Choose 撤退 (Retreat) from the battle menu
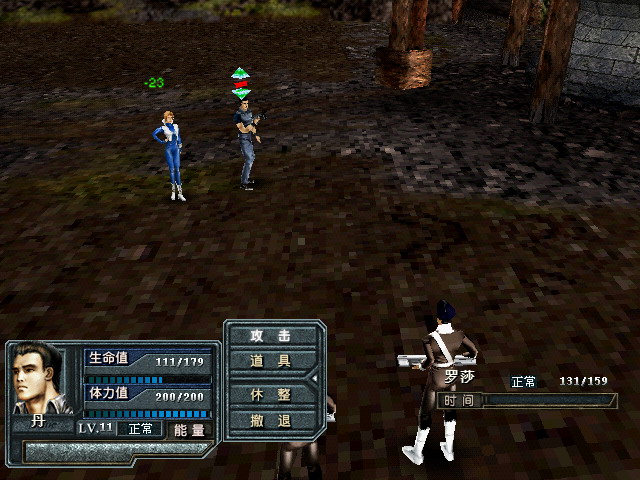This screenshot has width=640, height=480. [x=270, y=420]
